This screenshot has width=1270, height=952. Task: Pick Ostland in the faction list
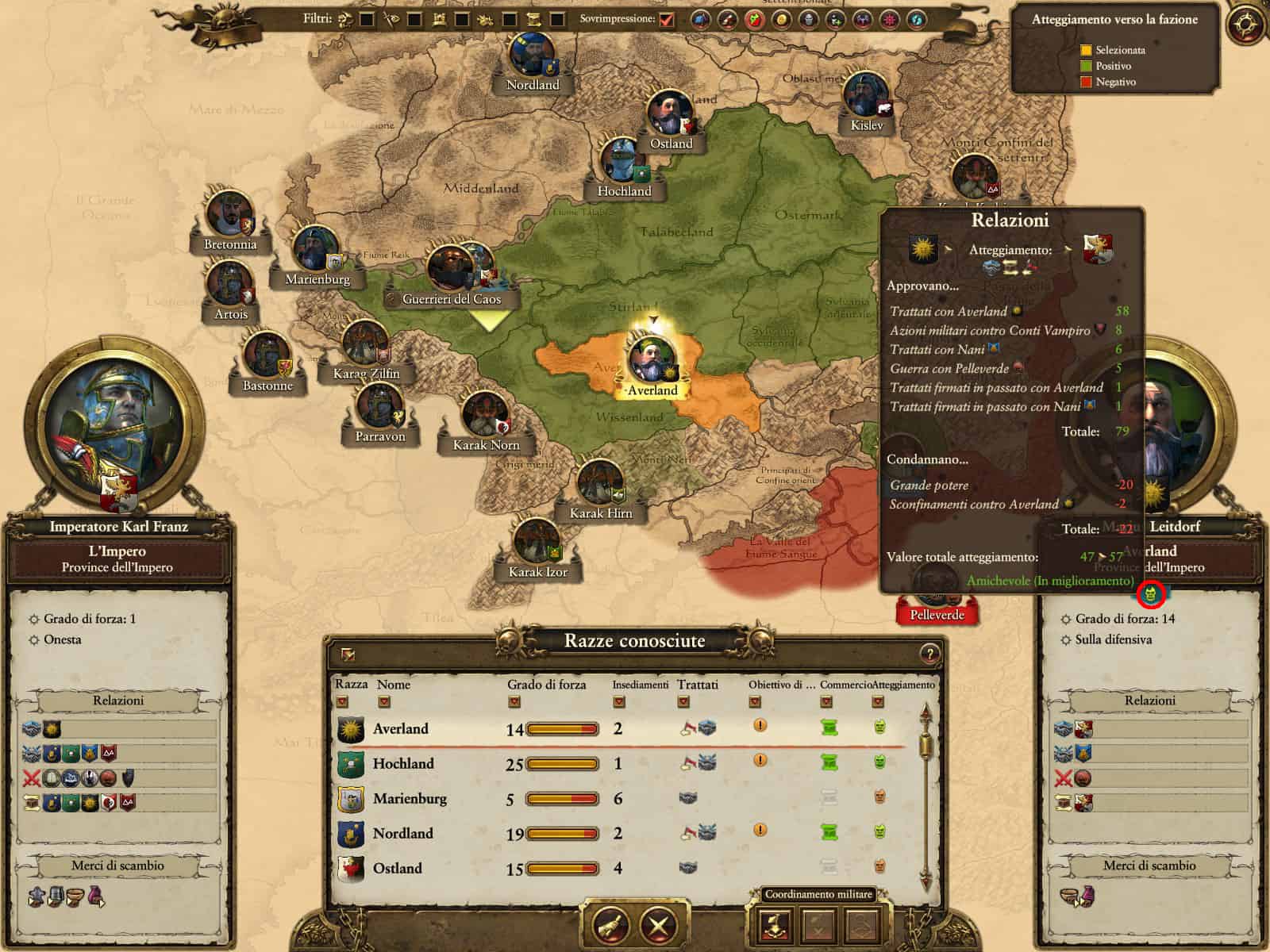(397, 868)
